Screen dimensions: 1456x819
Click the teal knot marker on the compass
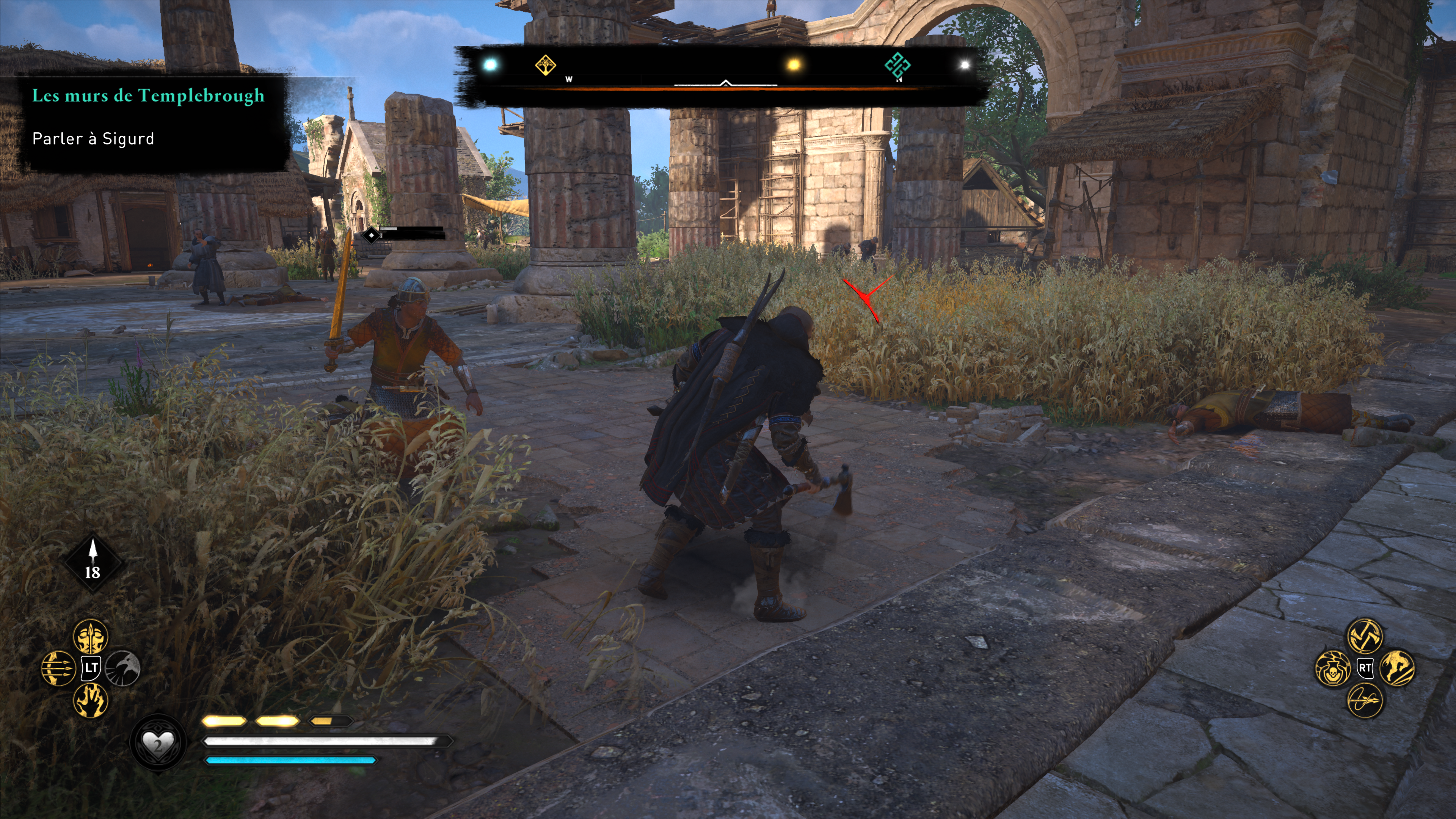pyautogui.click(x=897, y=65)
